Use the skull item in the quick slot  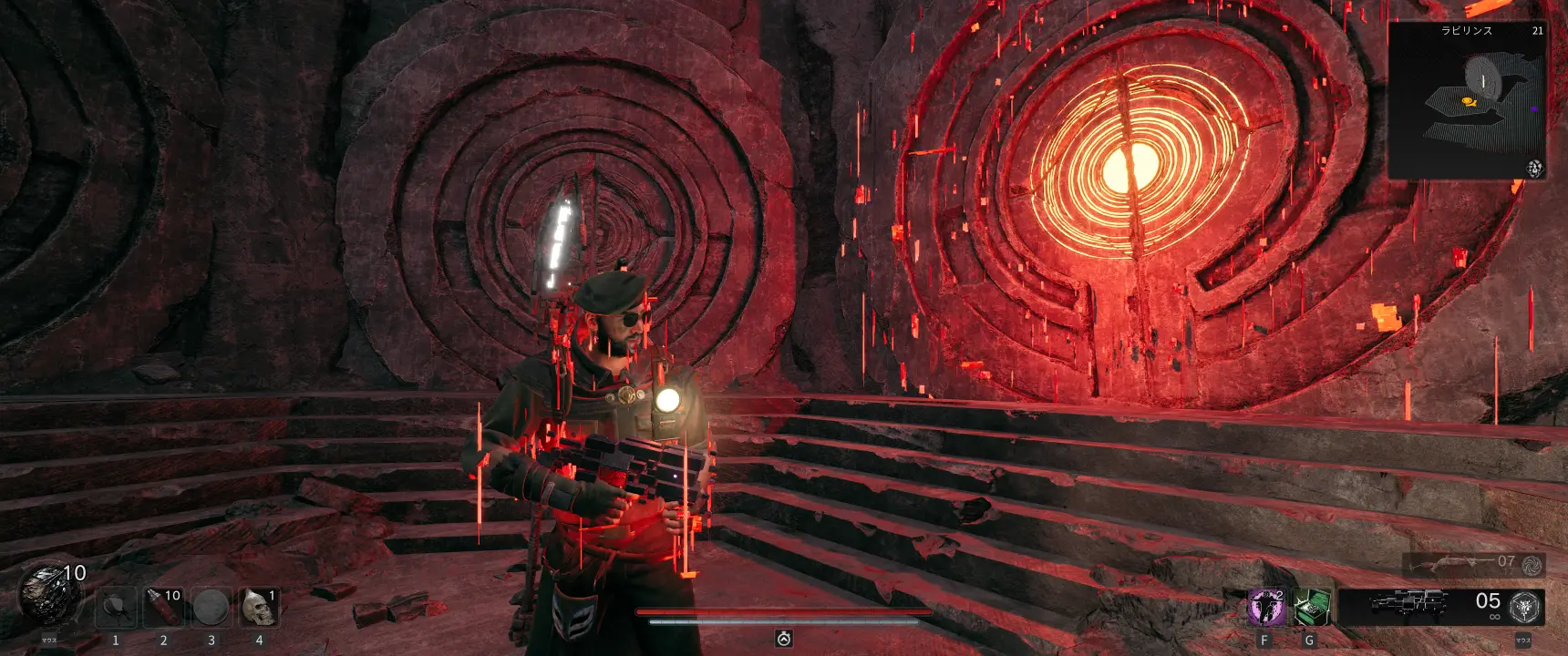coord(259,607)
